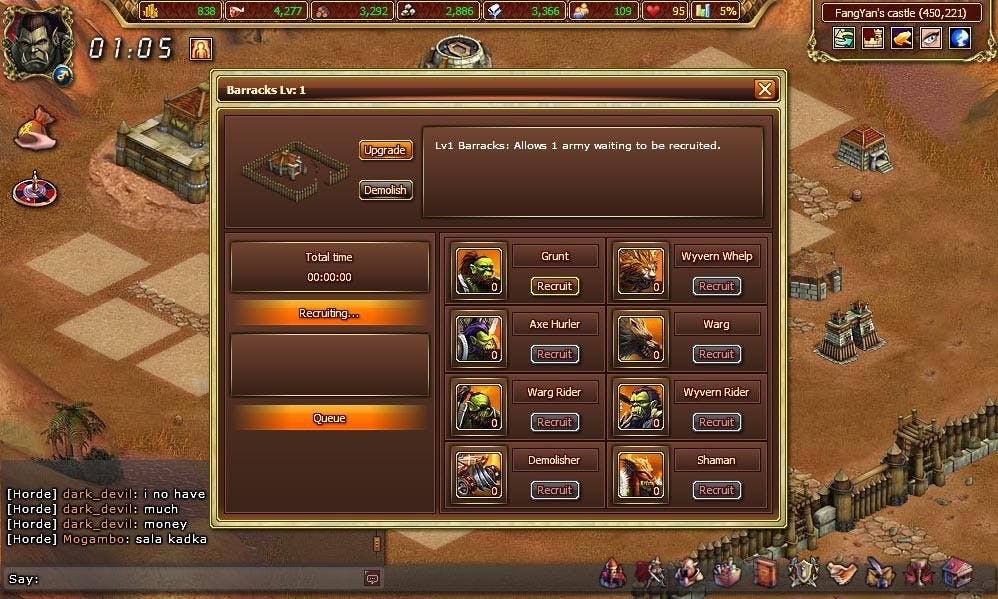This screenshot has height=599, width=998.
Task: Recruit Shaman units
Action: (x=716, y=490)
